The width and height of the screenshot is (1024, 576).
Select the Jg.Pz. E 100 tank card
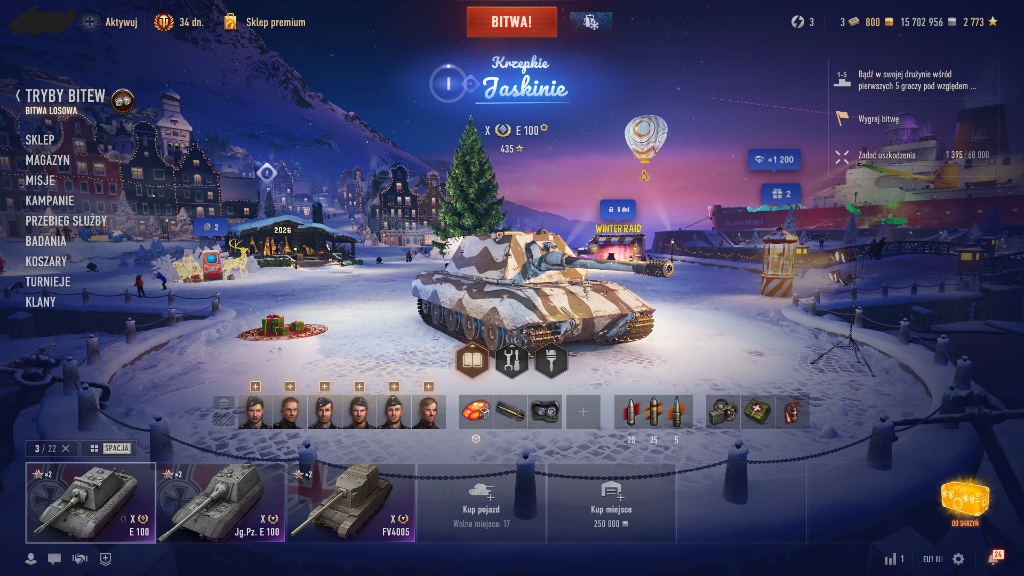point(221,502)
